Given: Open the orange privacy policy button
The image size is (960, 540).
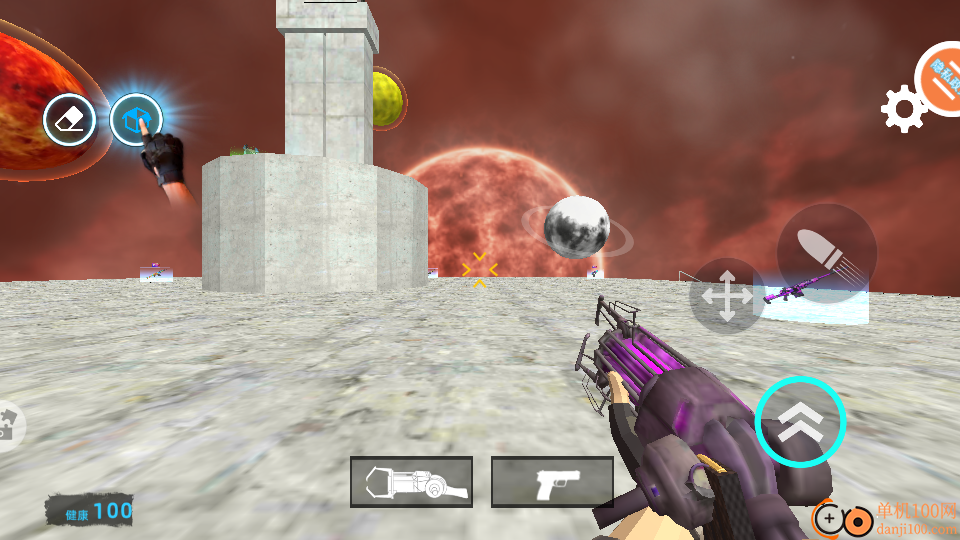Looking at the screenshot, I should (x=942, y=78).
